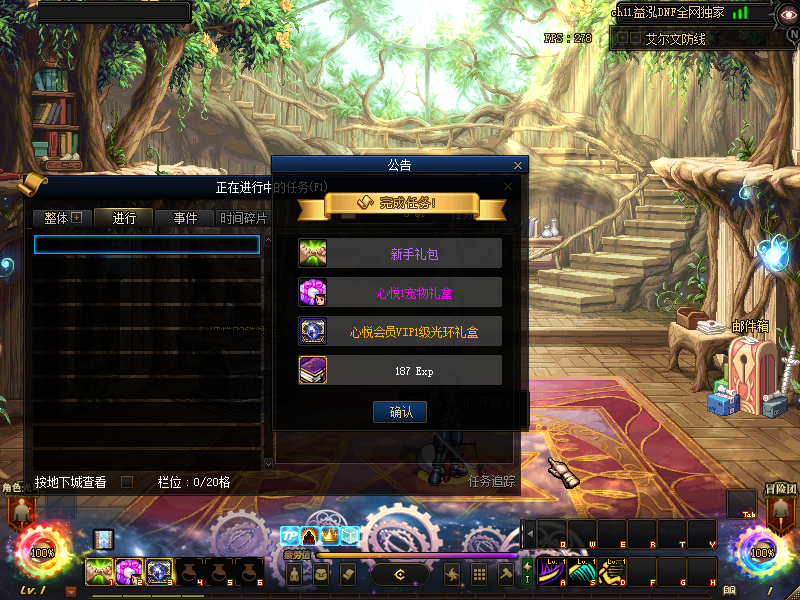Activate the teal wave skill icon

click(x=581, y=571)
